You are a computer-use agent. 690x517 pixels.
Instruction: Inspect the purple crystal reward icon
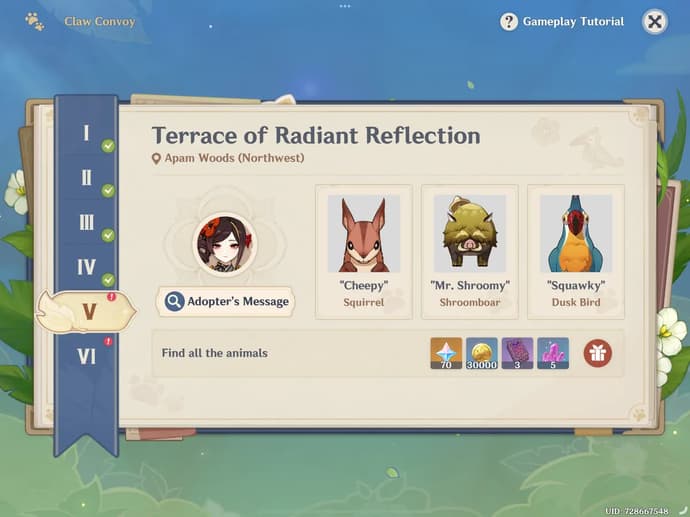(x=553, y=353)
